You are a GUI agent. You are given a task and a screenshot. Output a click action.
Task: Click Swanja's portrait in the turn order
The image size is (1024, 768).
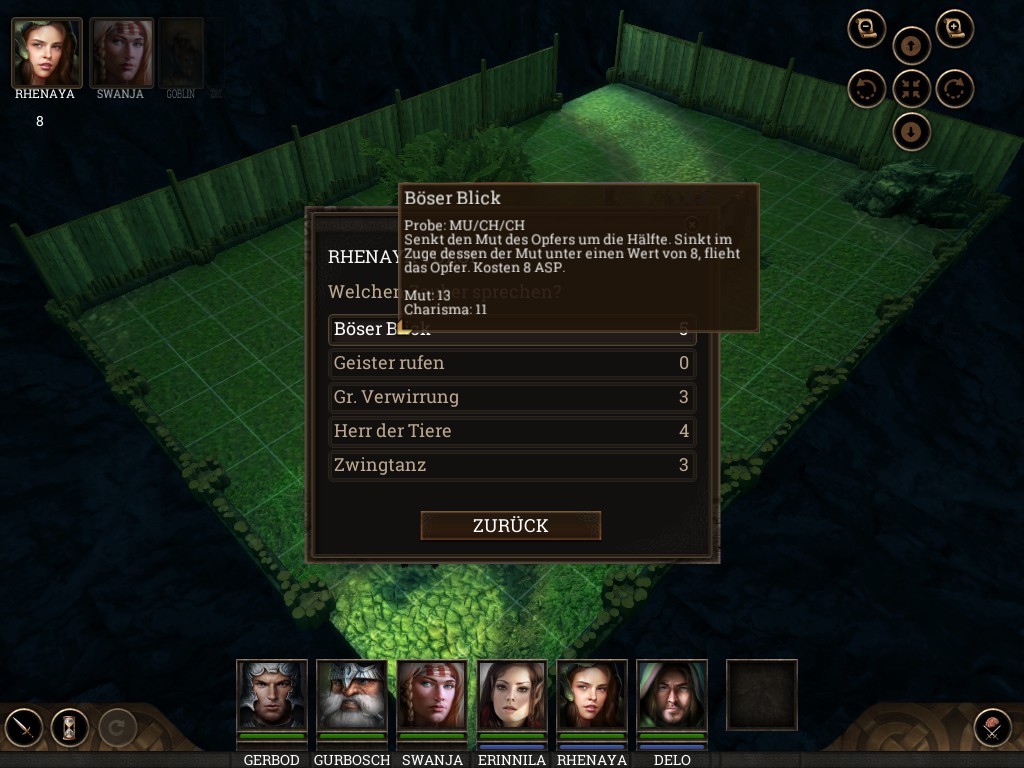click(121, 52)
